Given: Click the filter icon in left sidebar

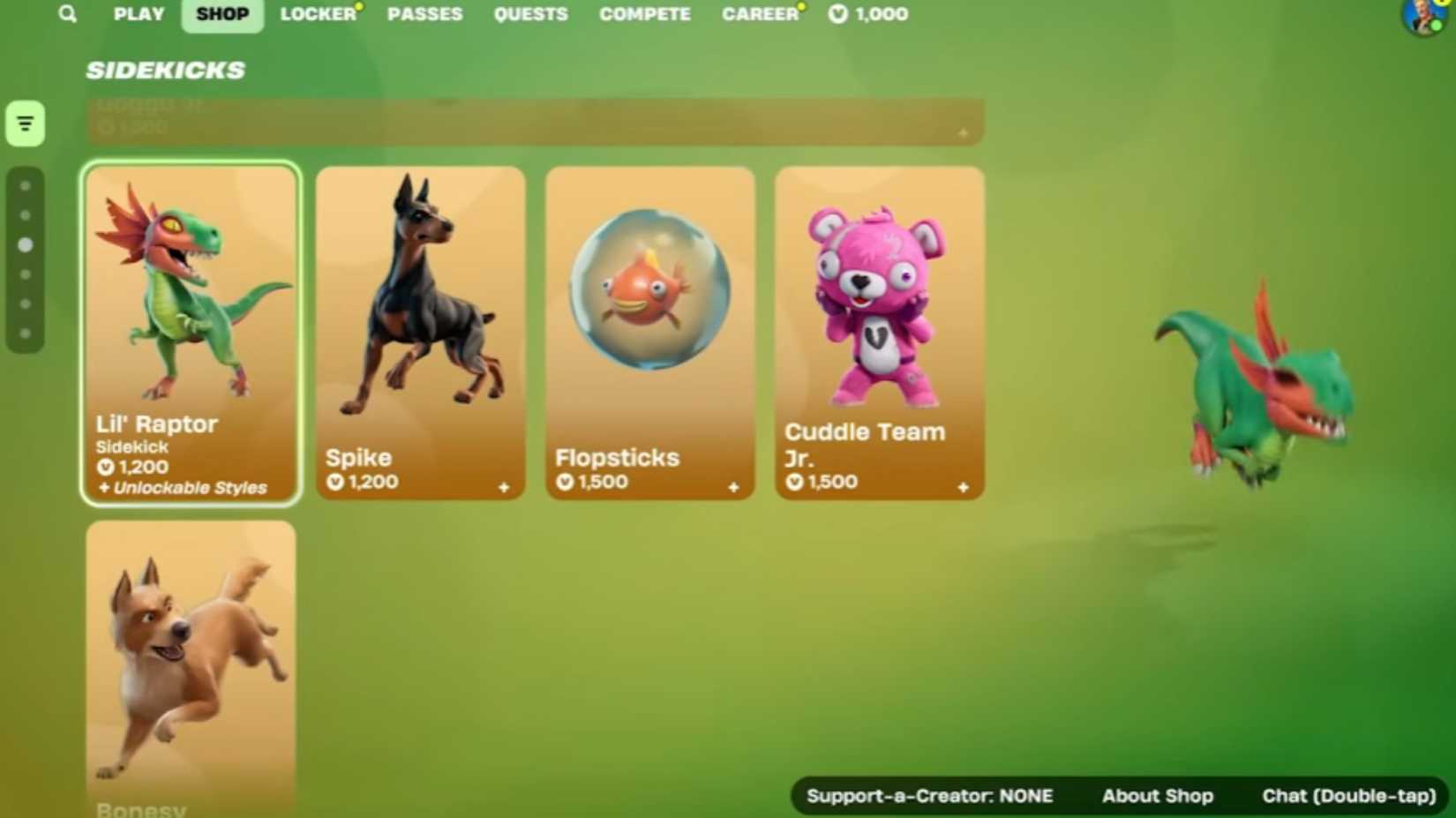Looking at the screenshot, I should point(24,123).
